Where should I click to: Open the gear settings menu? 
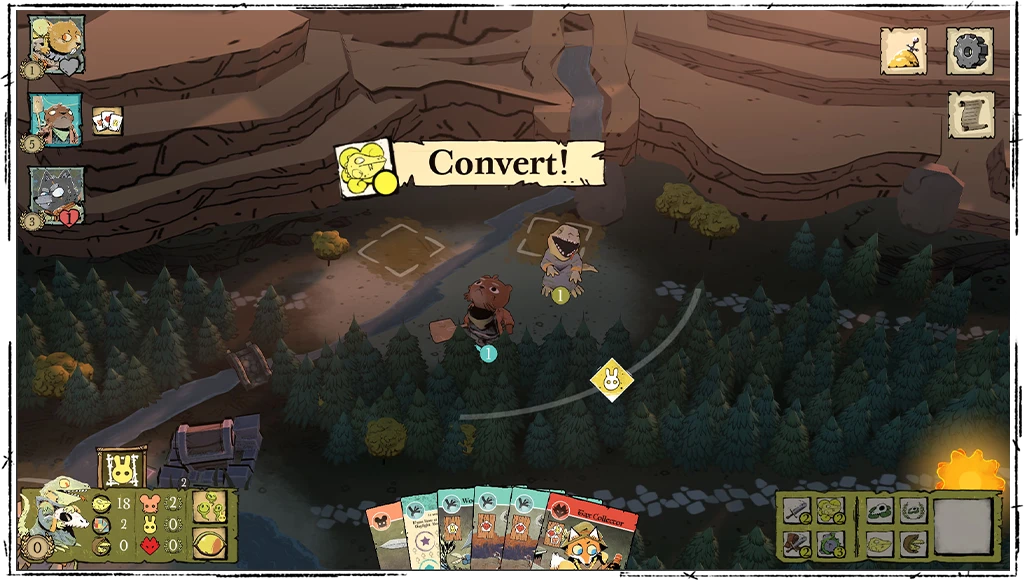969,50
